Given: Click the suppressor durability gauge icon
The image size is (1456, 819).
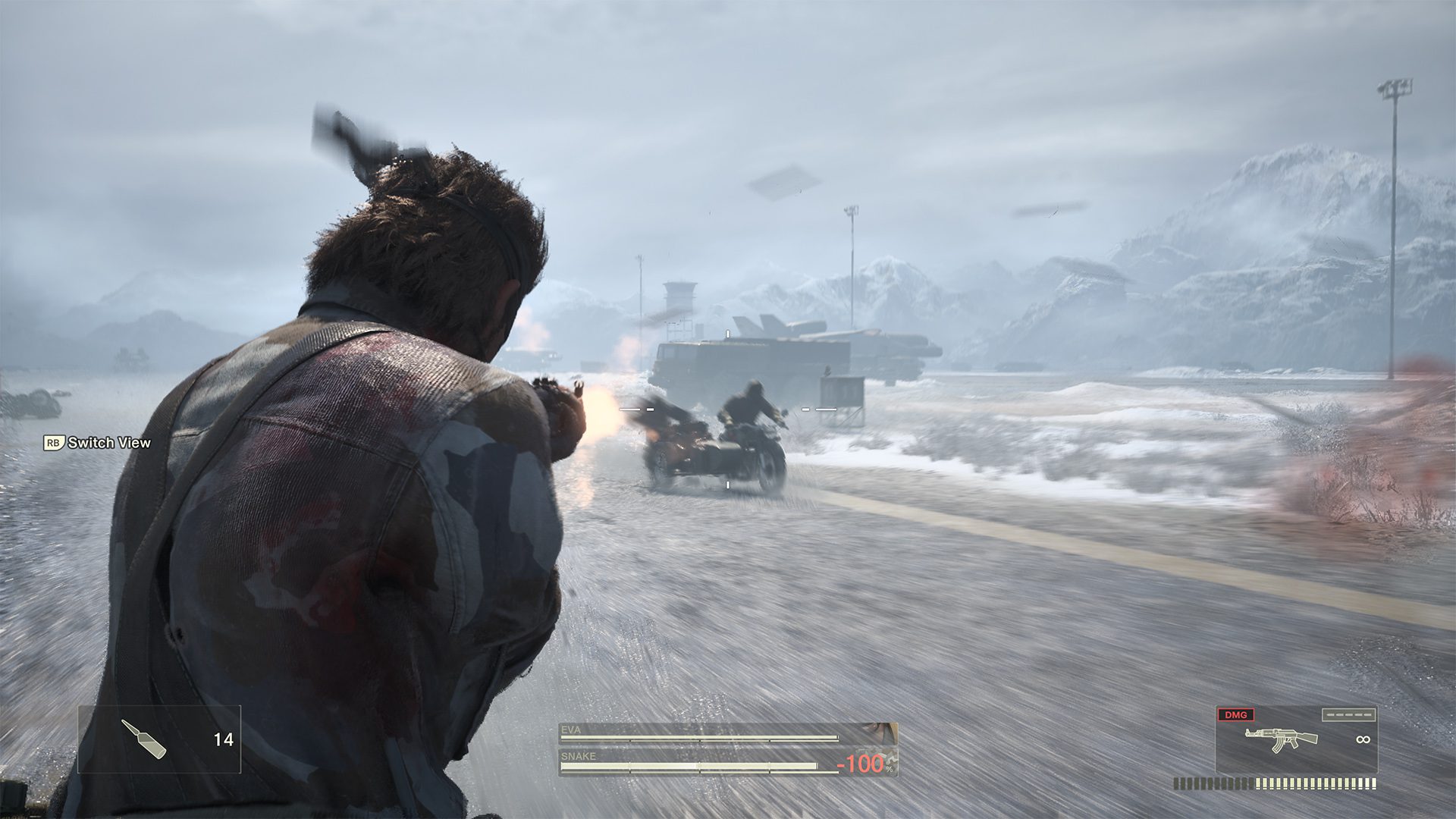Looking at the screenshot, I should click(1349, 715).
